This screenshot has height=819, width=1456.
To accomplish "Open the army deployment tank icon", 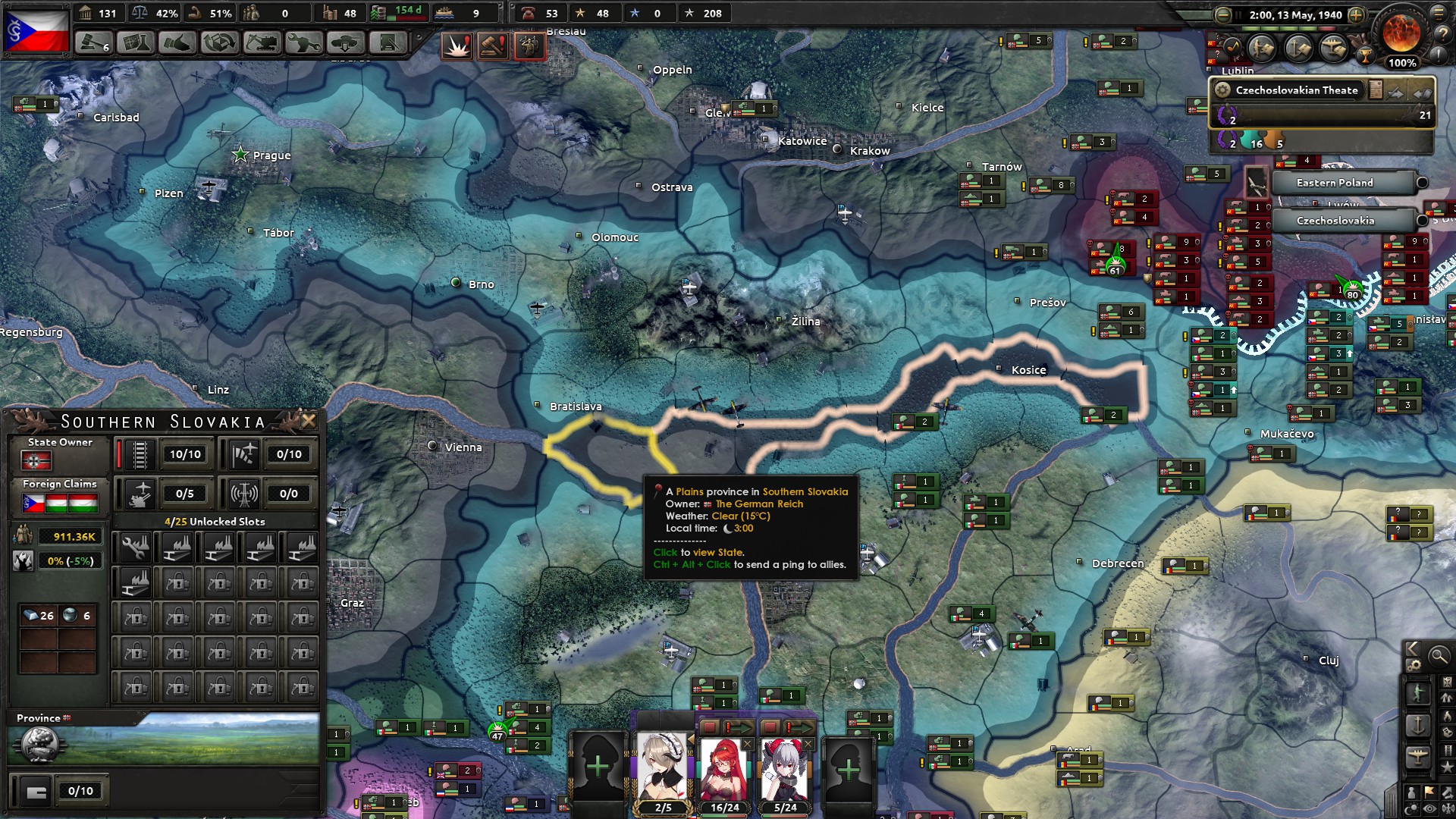I will (x=346, y=42).
